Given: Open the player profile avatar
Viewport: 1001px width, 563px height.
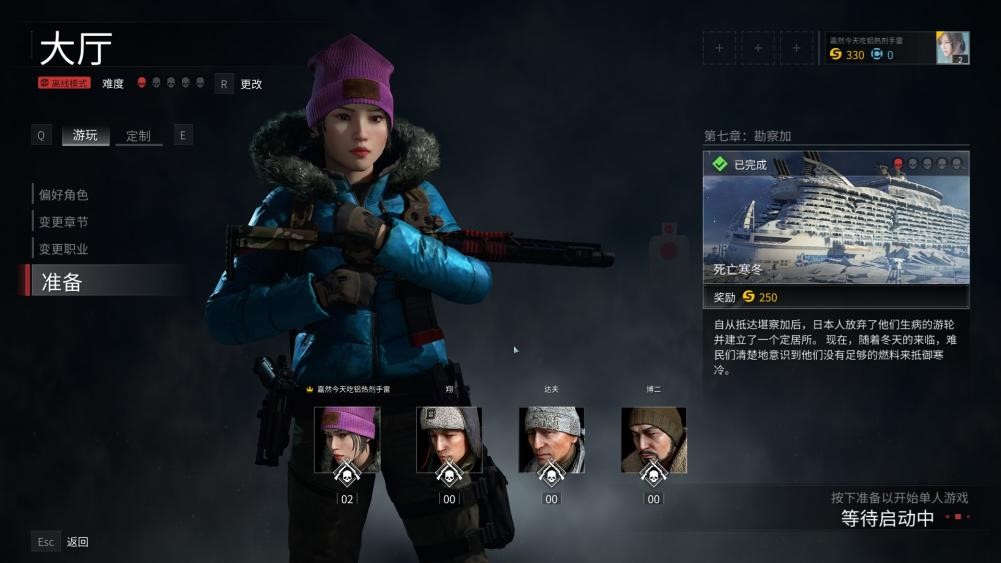Looking at the screenshot, I should click(x=952, y=47).
